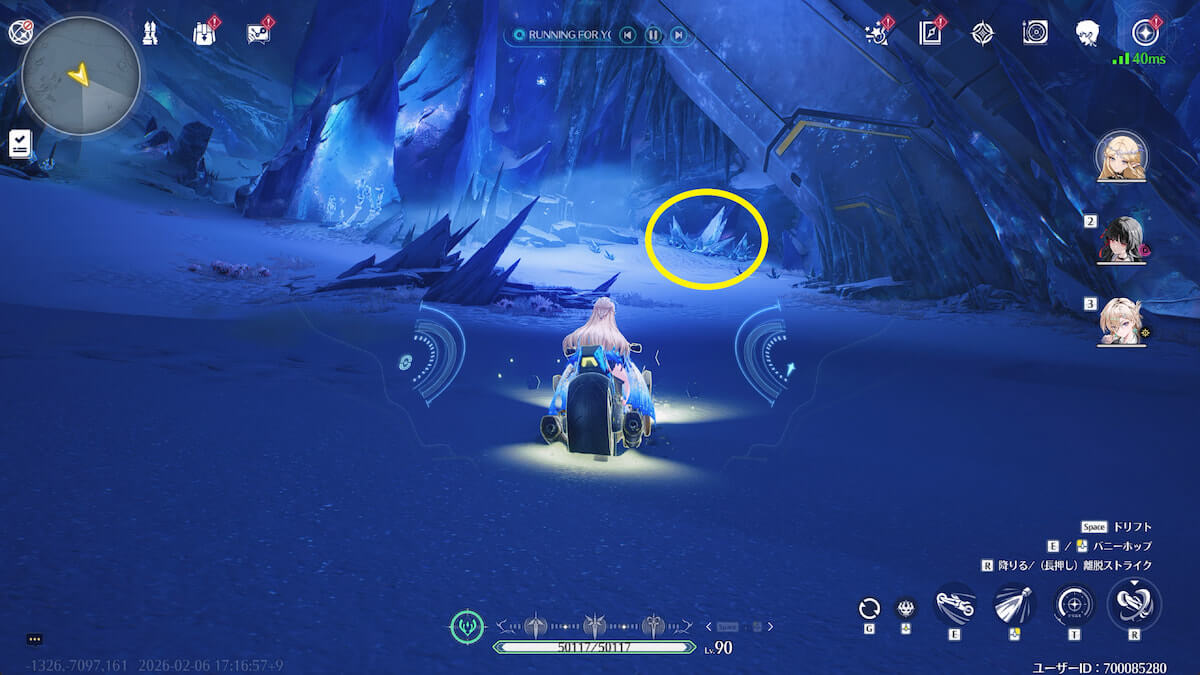Switch to the dark-haired character portrait numbered 2
1200x675 pixels.
[x=1121, y=240]
